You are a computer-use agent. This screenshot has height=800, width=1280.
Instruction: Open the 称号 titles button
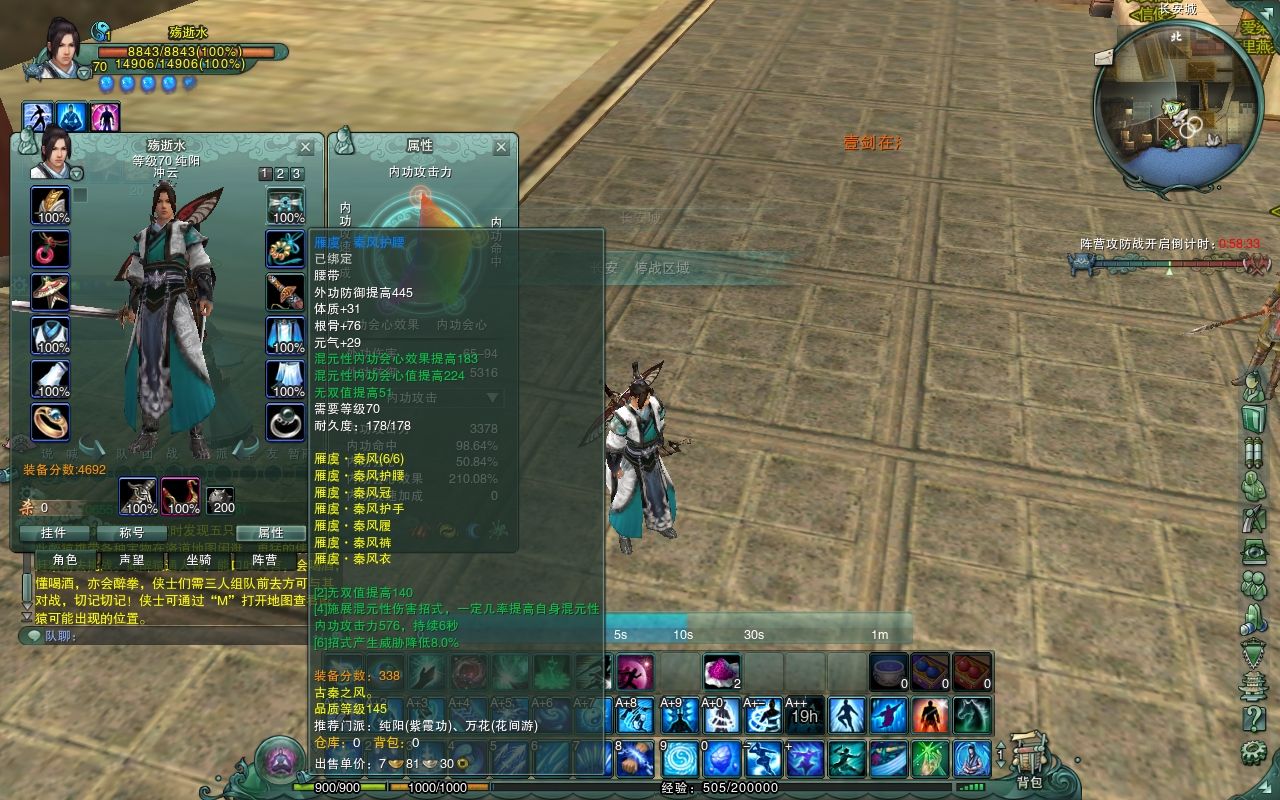[x=131, y=533]
